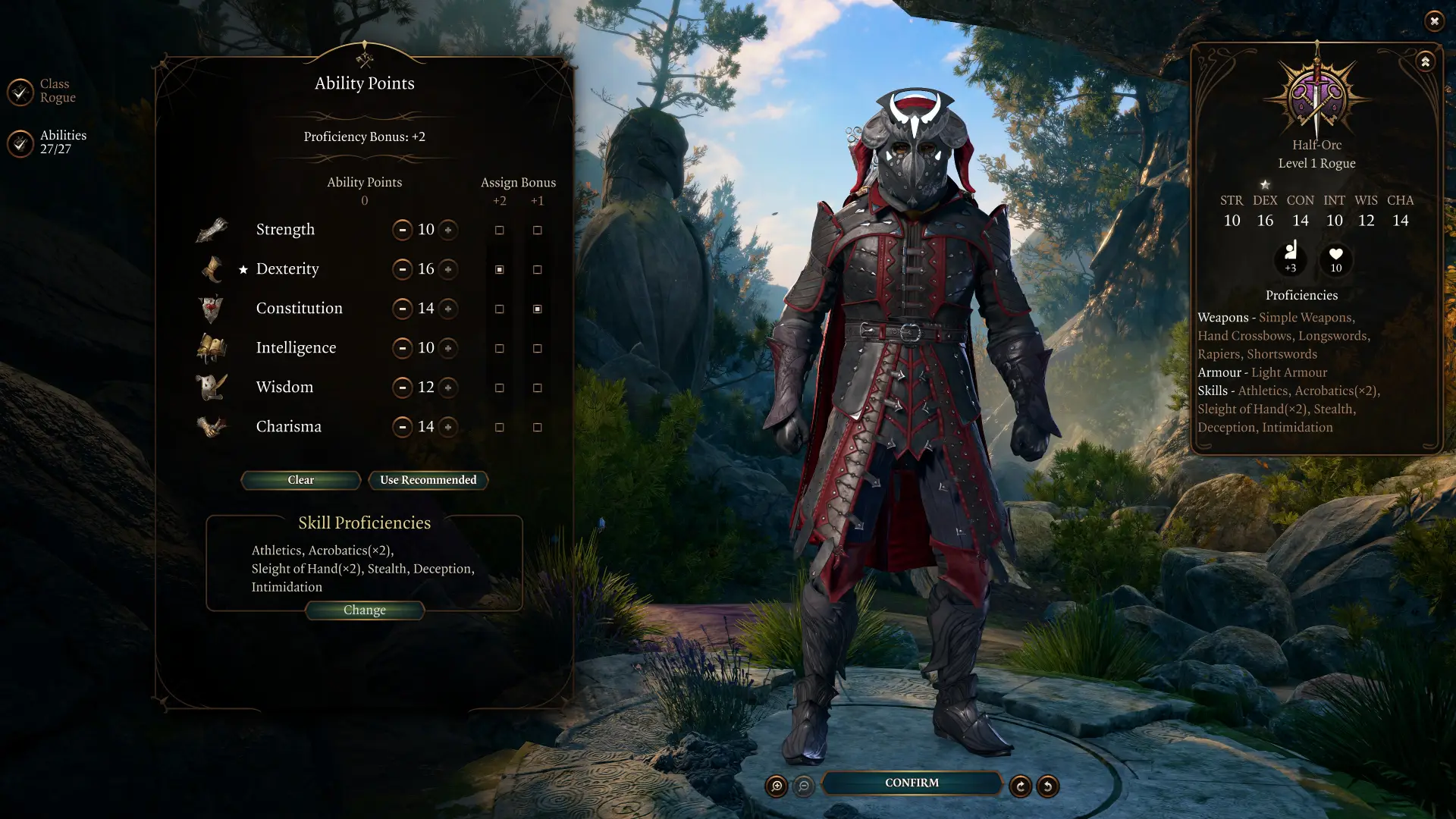Click the Half-Orc race emblem on right panel
The width and height of the screenshot is (1456, 819).
tap(1317, 95)
